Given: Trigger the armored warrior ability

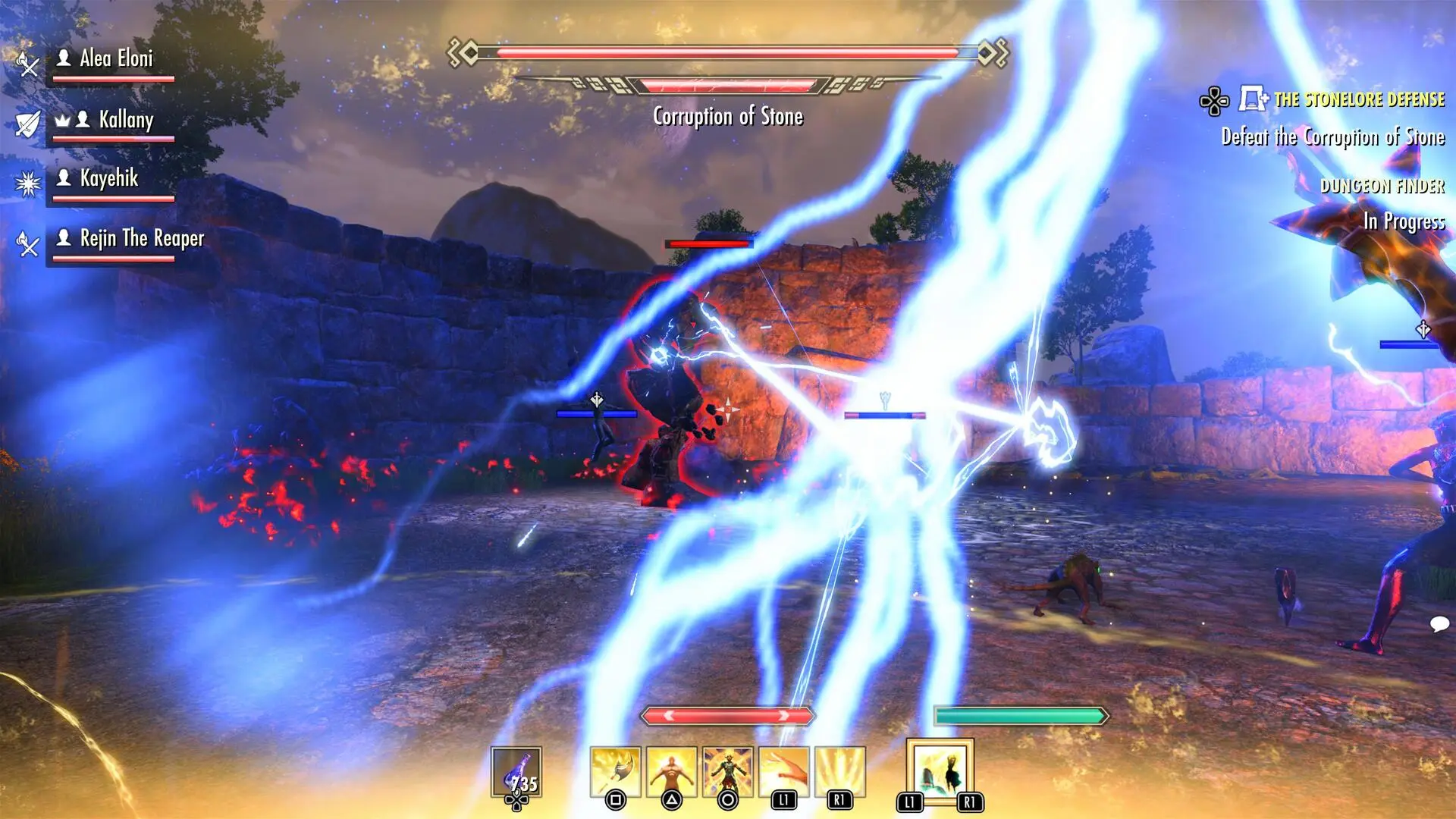Looking at the screenshot, I should (727, 771).
